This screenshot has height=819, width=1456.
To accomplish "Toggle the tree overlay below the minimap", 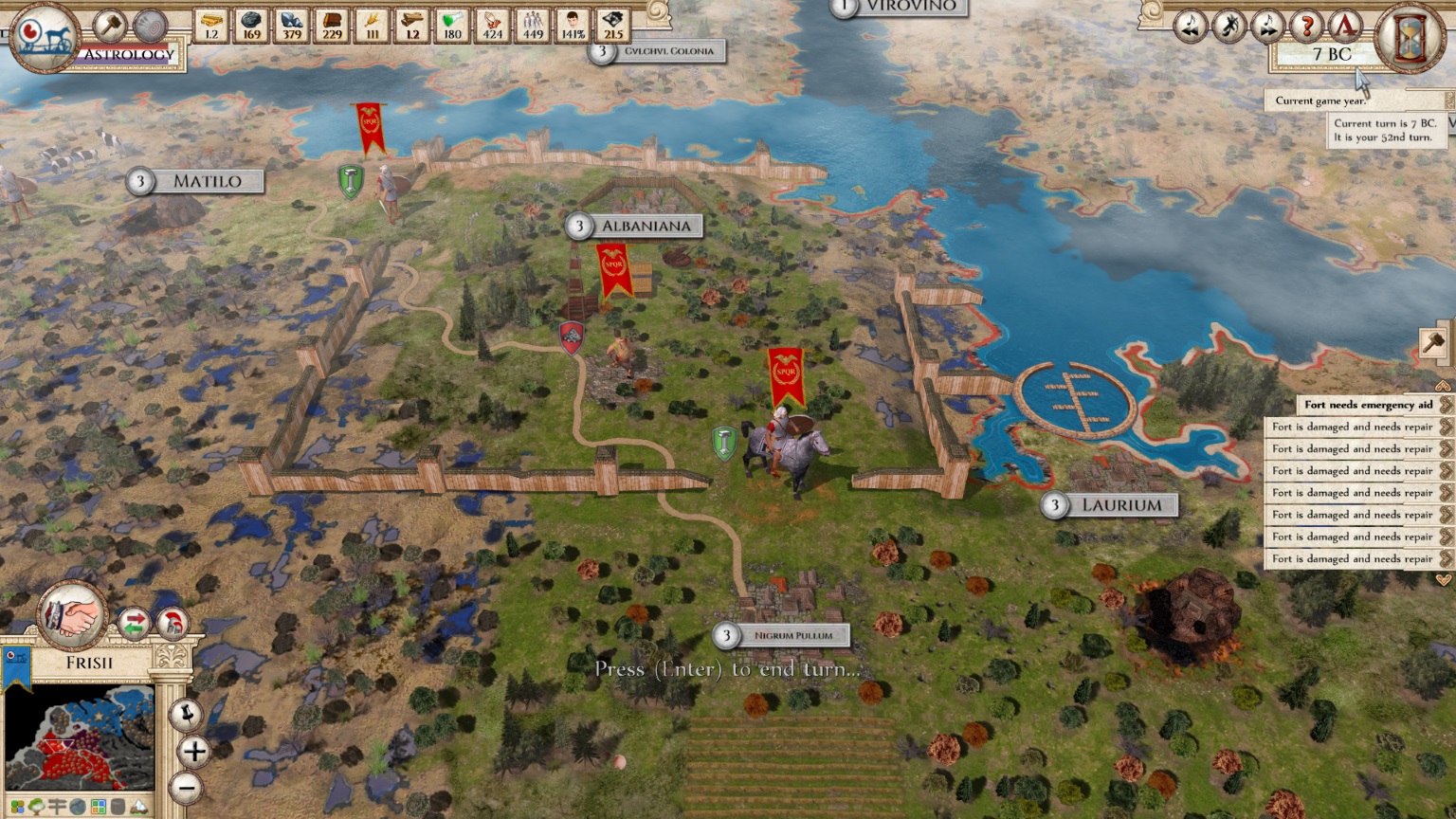I will pyautogui.click(x=35, y=807).
